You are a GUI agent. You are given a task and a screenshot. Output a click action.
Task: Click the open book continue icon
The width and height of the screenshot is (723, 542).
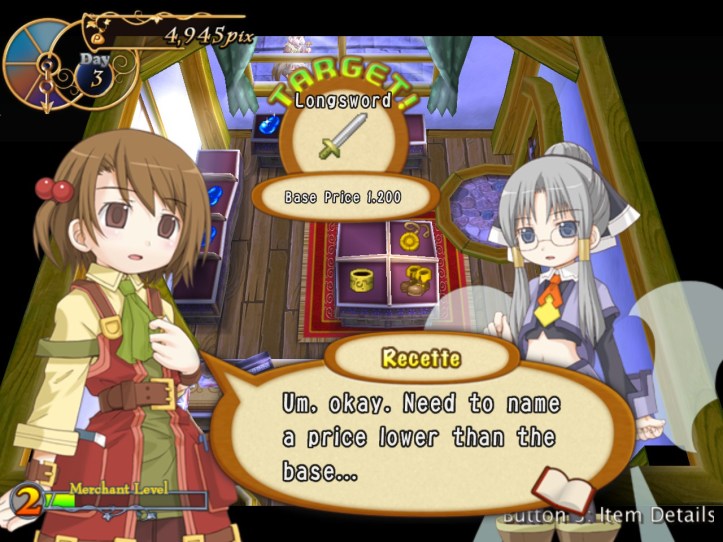point(563,488)
